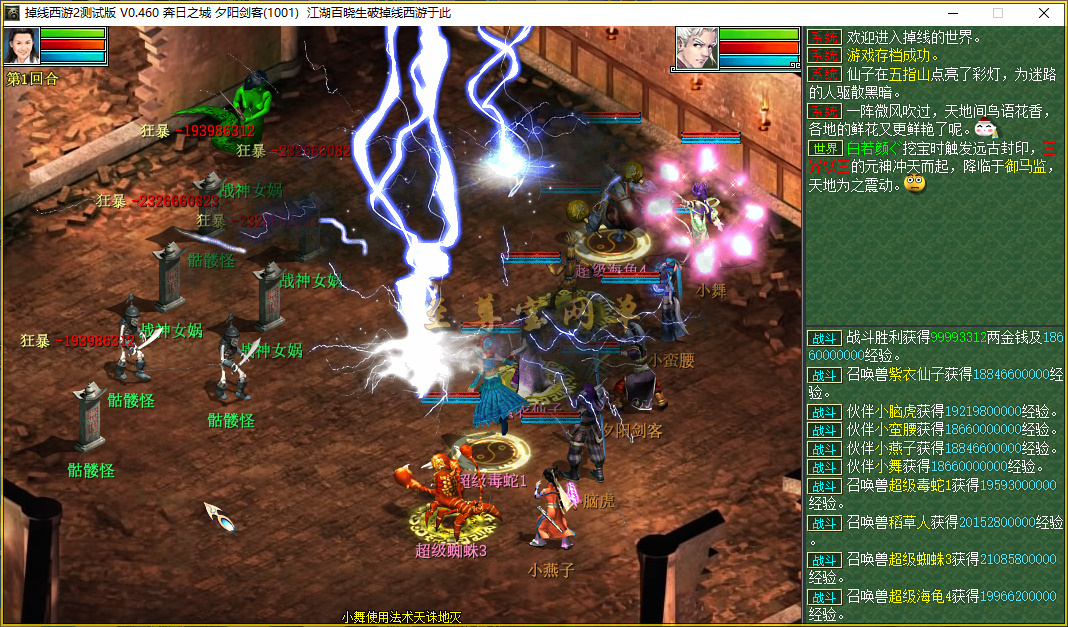Select player name 白若颜 in world chat
The image size is (1068, 627).
pos(873,148)
